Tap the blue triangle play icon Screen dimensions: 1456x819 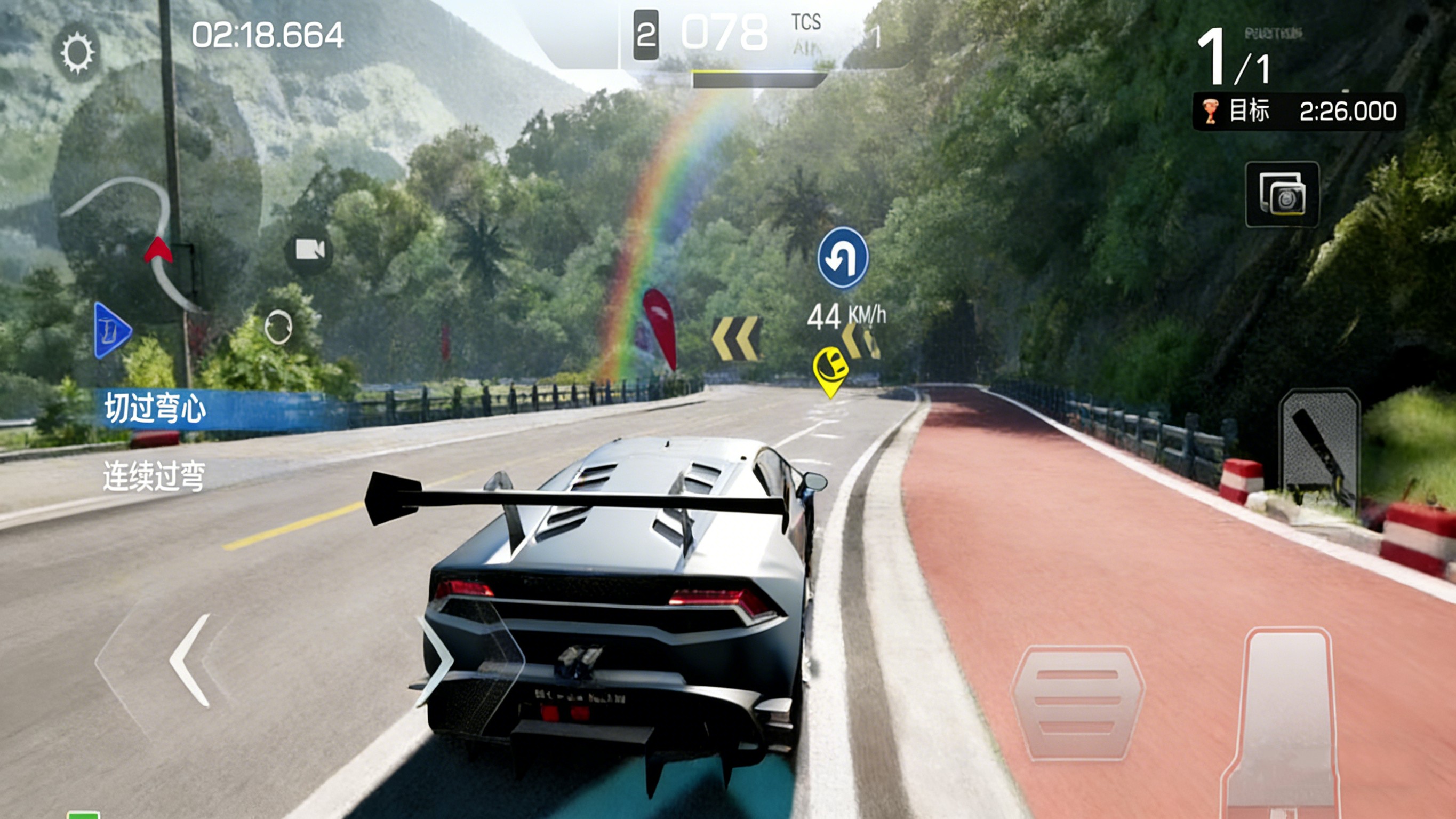112,331
